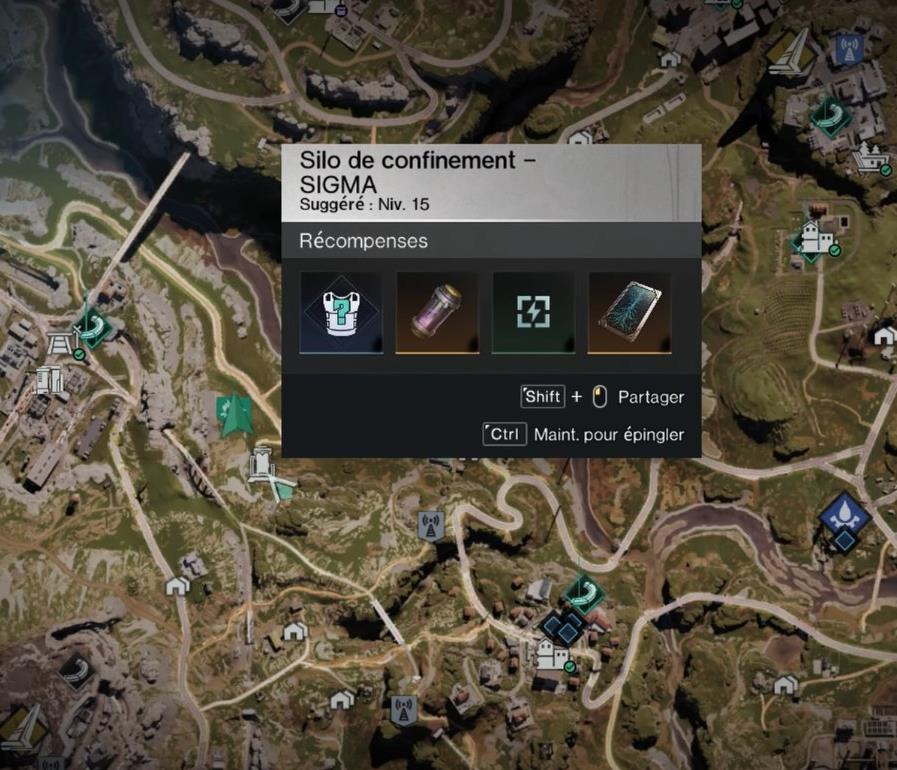Select the blue radio tower marker

[x=849, y=47]
